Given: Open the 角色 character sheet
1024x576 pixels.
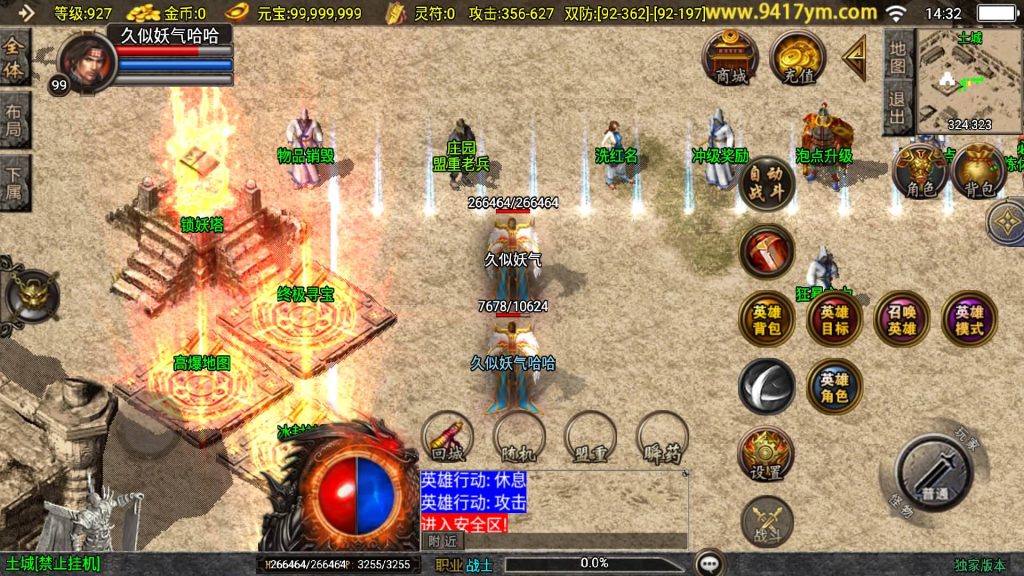Looking at the screenshot, I should click(920, 171).
